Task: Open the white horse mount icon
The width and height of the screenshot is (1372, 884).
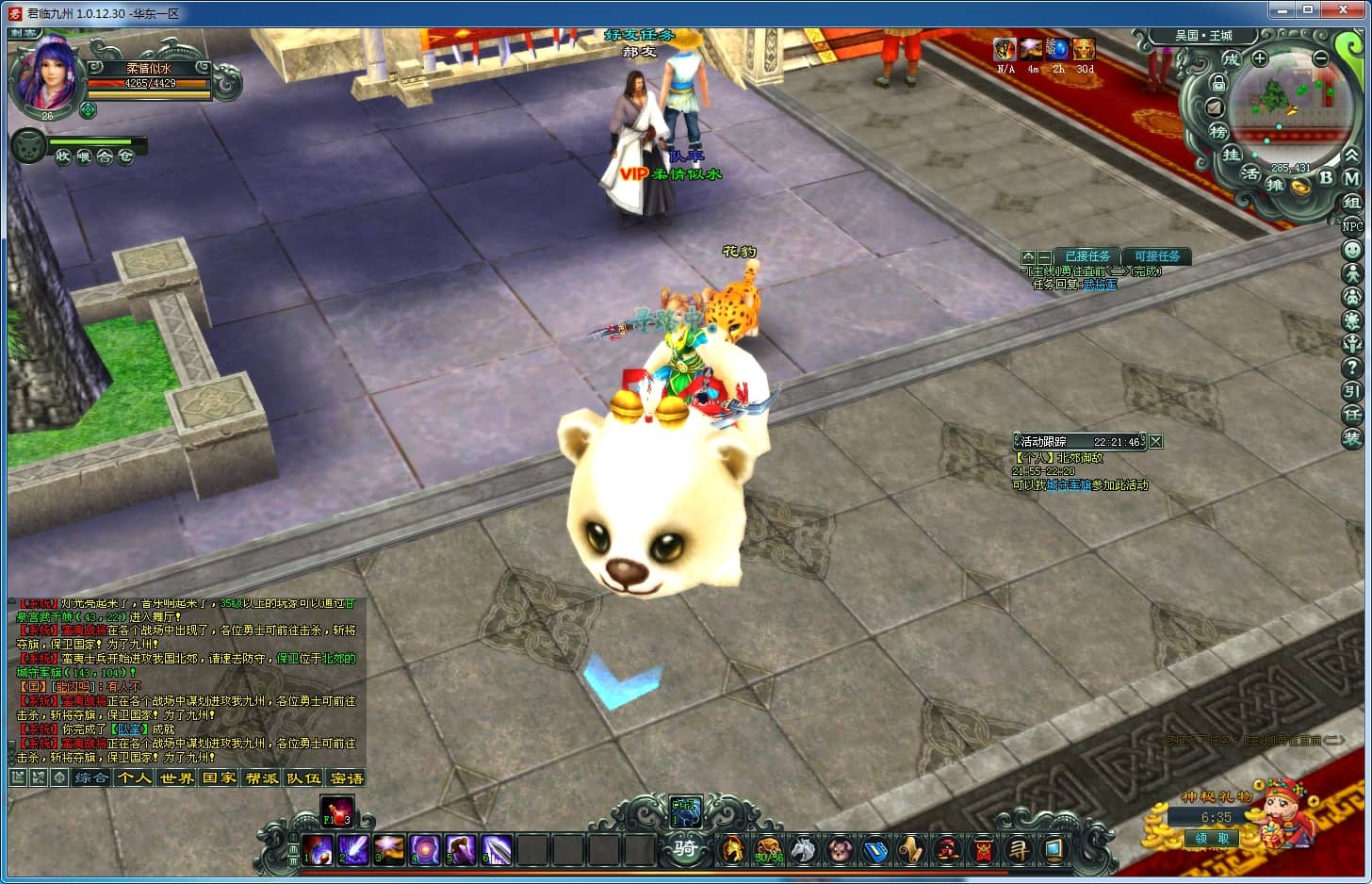Action: coord(803,849)
